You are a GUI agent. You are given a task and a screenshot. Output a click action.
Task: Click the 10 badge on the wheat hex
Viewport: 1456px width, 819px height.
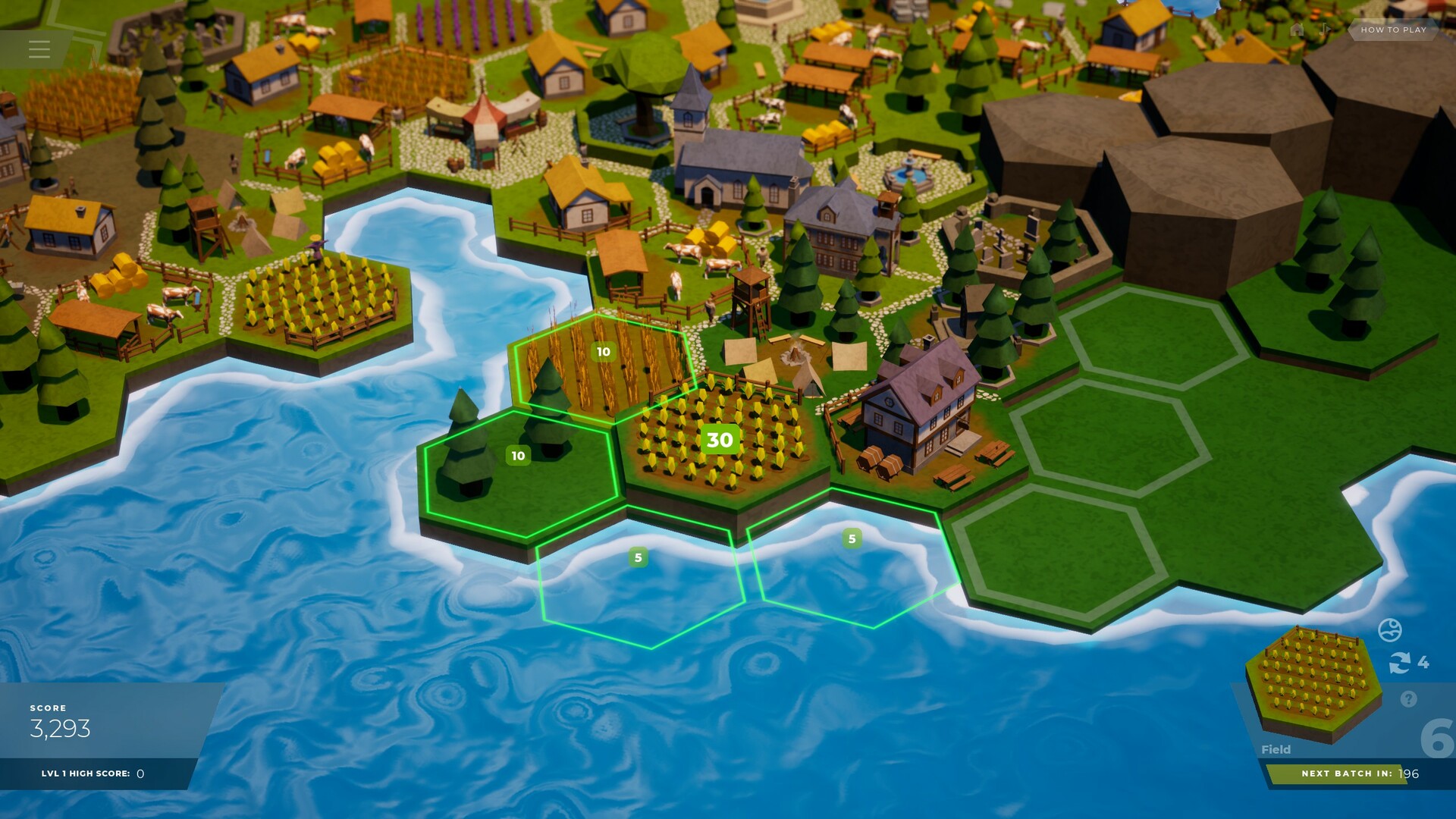click(x=603, y=351)
